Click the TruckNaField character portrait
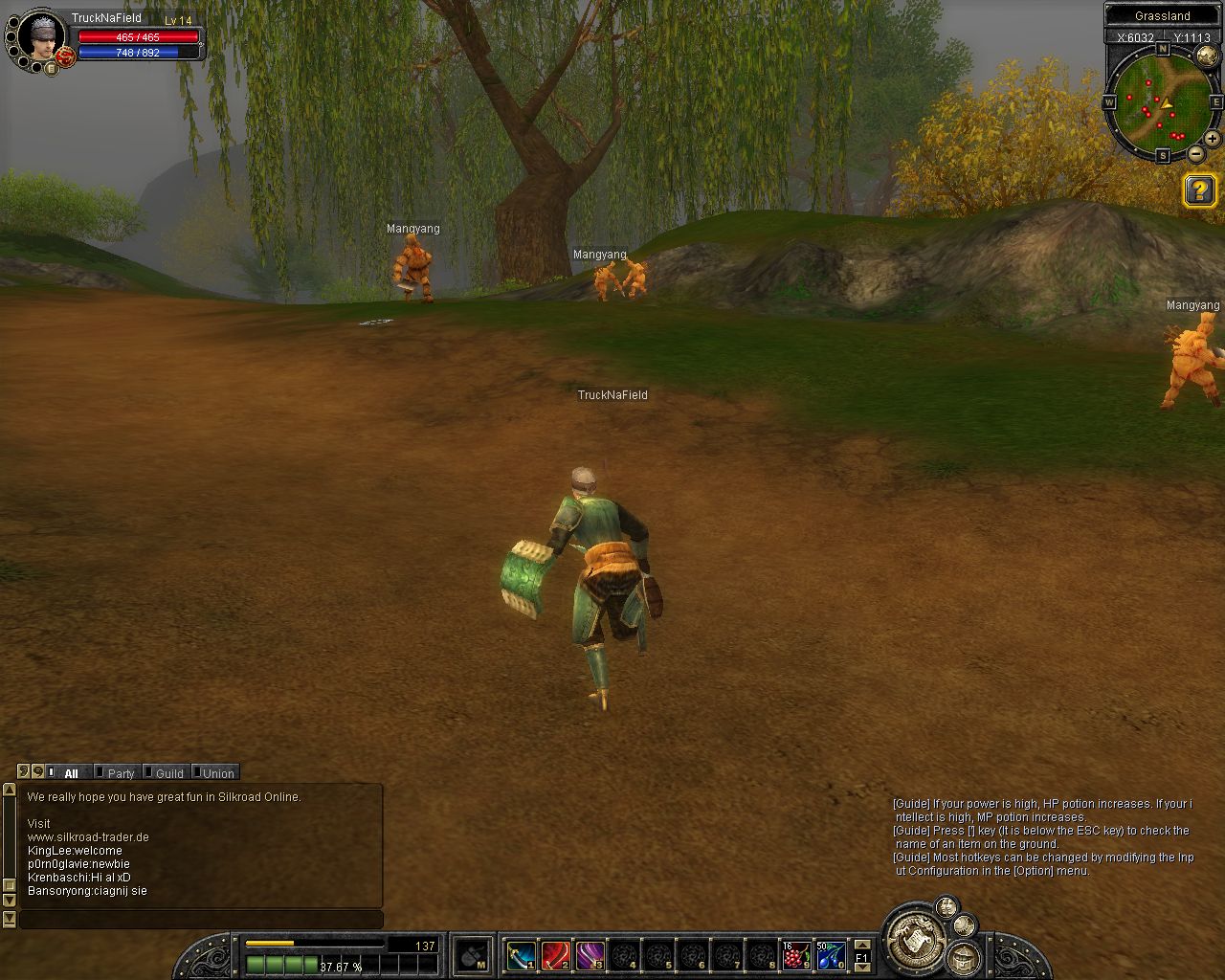1225x980 pixels. pos(39,35)
